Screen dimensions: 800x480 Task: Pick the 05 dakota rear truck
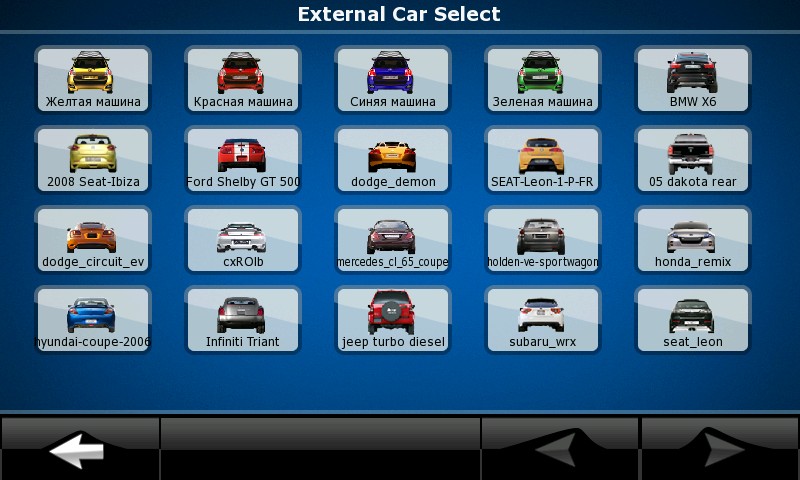[693, 159]
